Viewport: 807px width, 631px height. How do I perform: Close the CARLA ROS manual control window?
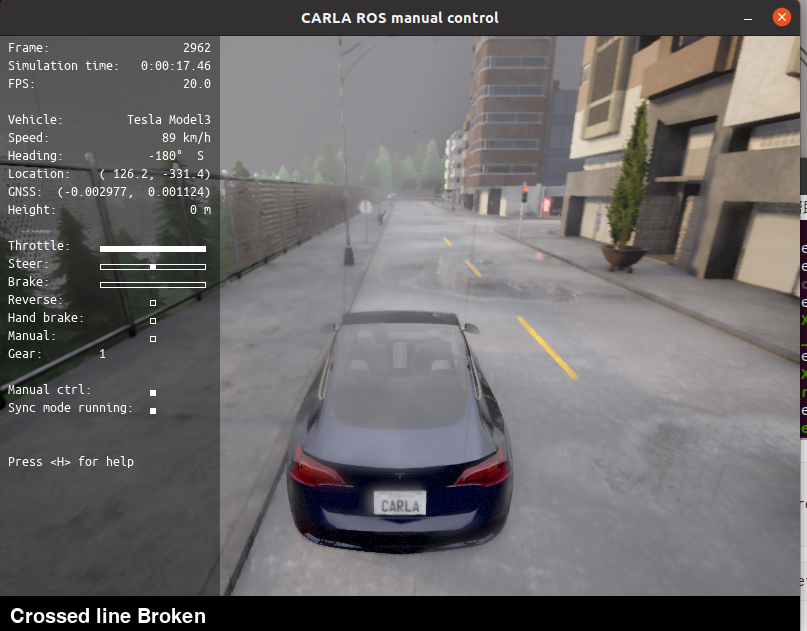(x=780, y=18)
